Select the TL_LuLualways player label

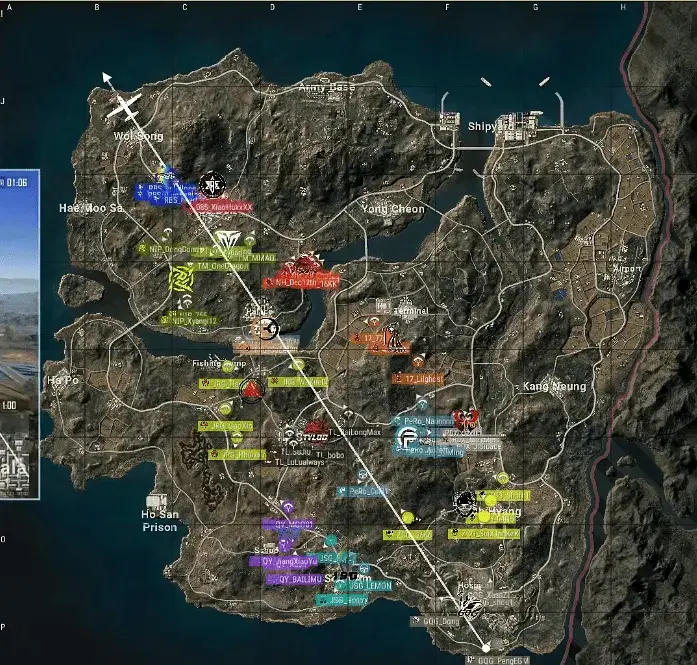coord(299,462)
